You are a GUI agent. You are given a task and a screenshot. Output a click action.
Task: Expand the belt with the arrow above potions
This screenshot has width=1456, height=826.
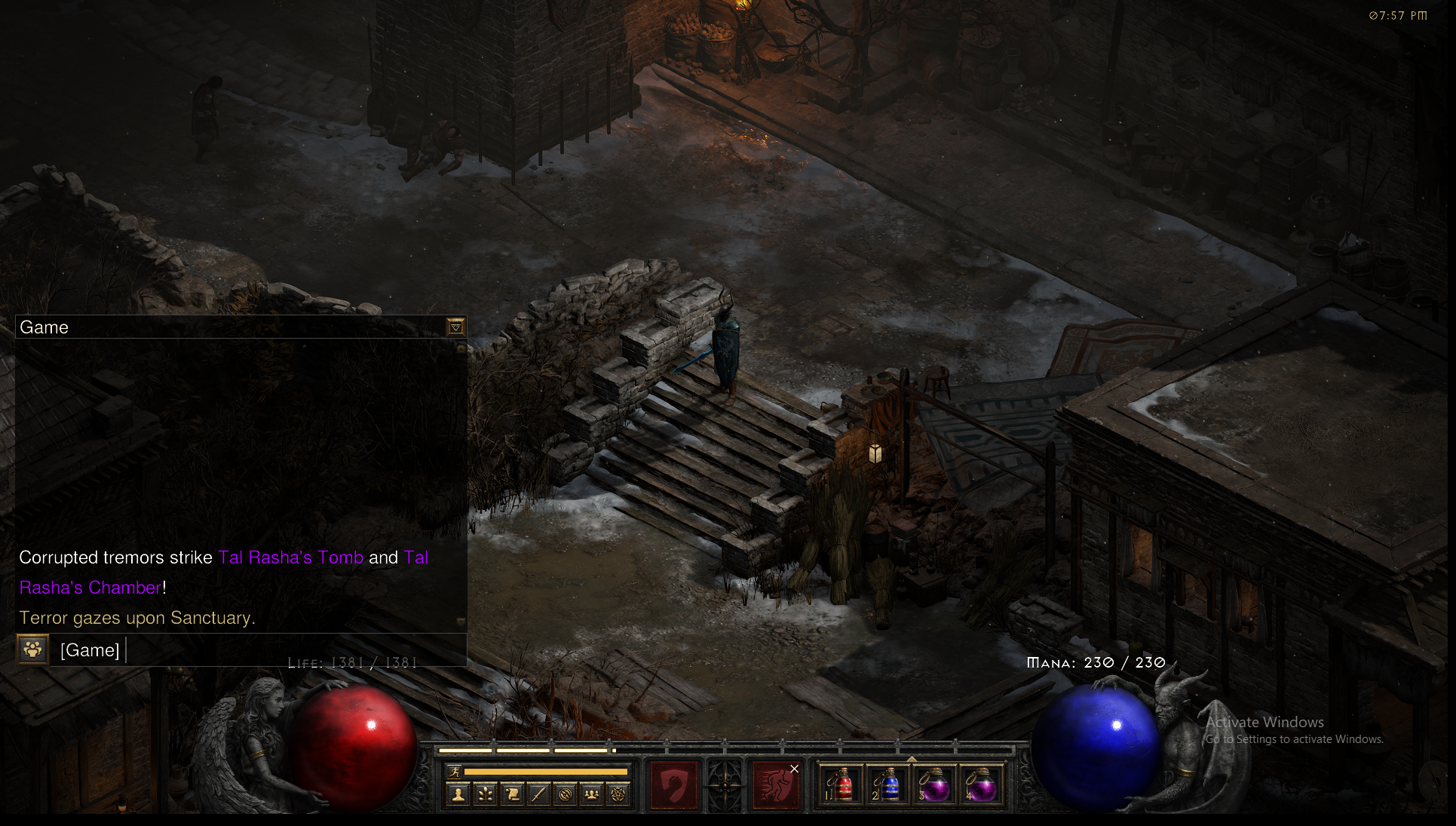(x=911, y=759)
